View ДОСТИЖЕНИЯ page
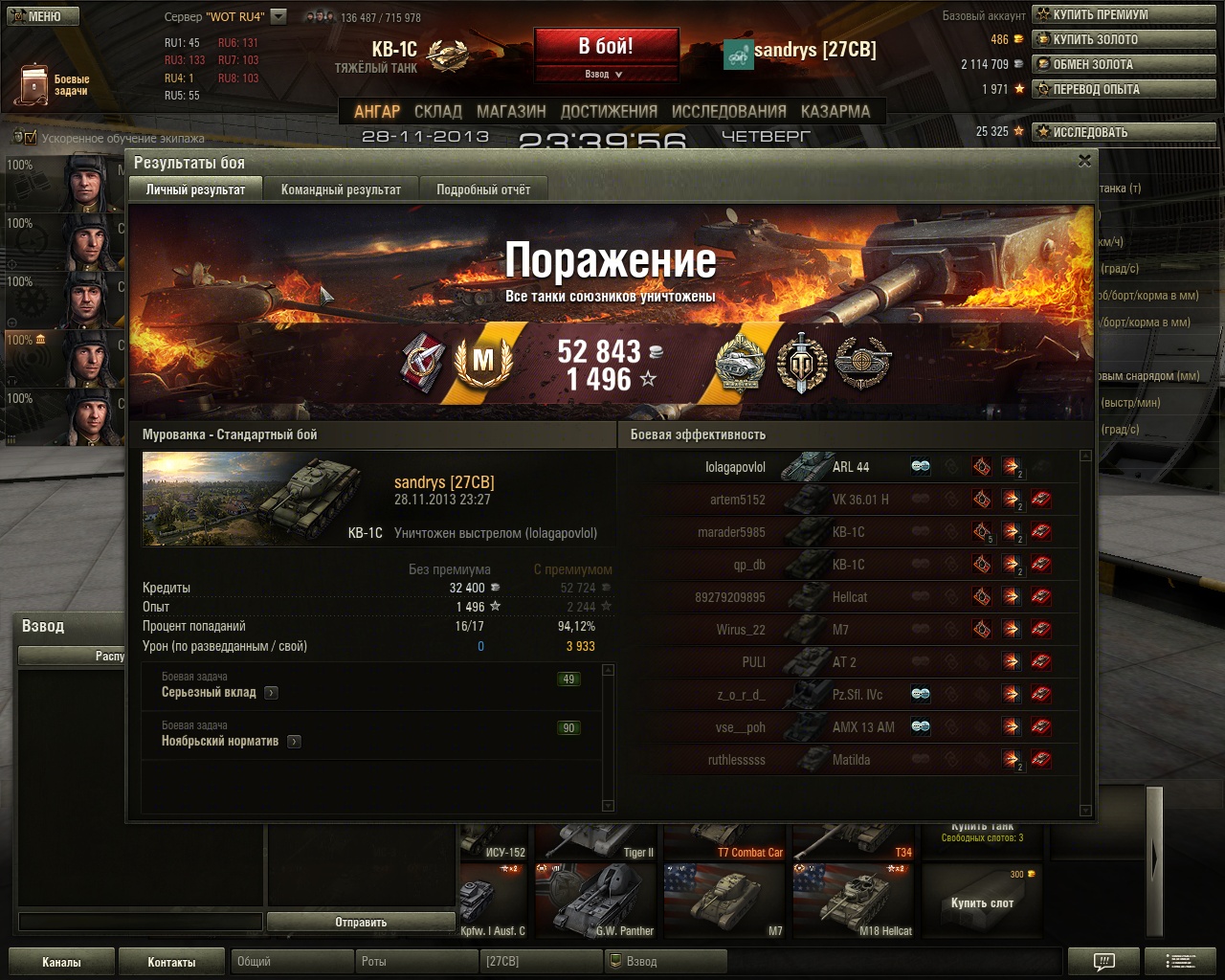 (609, 111)
